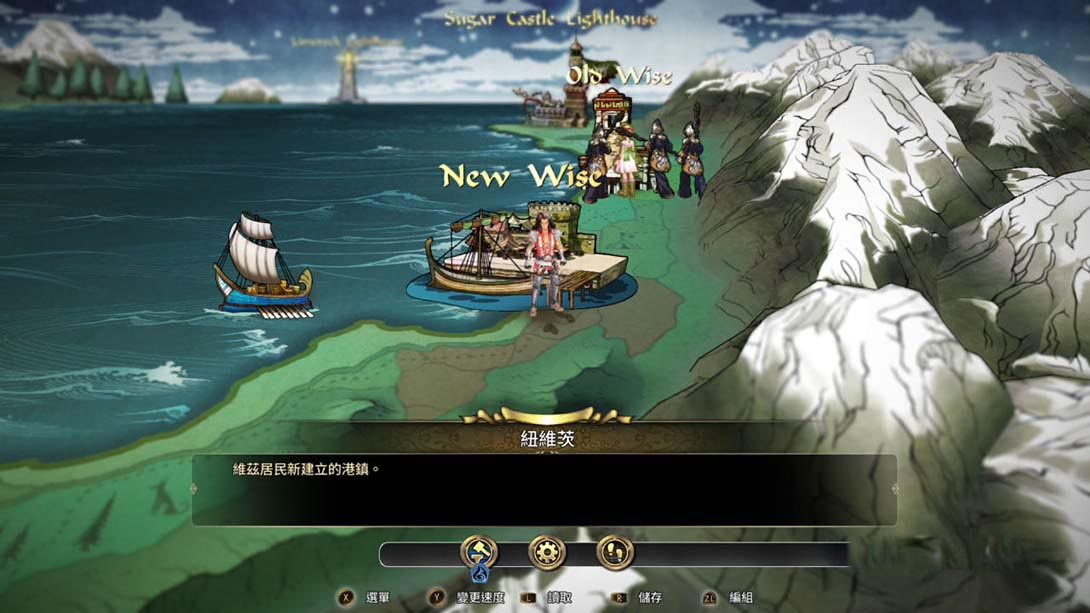Image resolution: width=1090 pixels, height=613 pixels.
Task: Choose the footprints icon in the bottom bar
Action: 615,552
